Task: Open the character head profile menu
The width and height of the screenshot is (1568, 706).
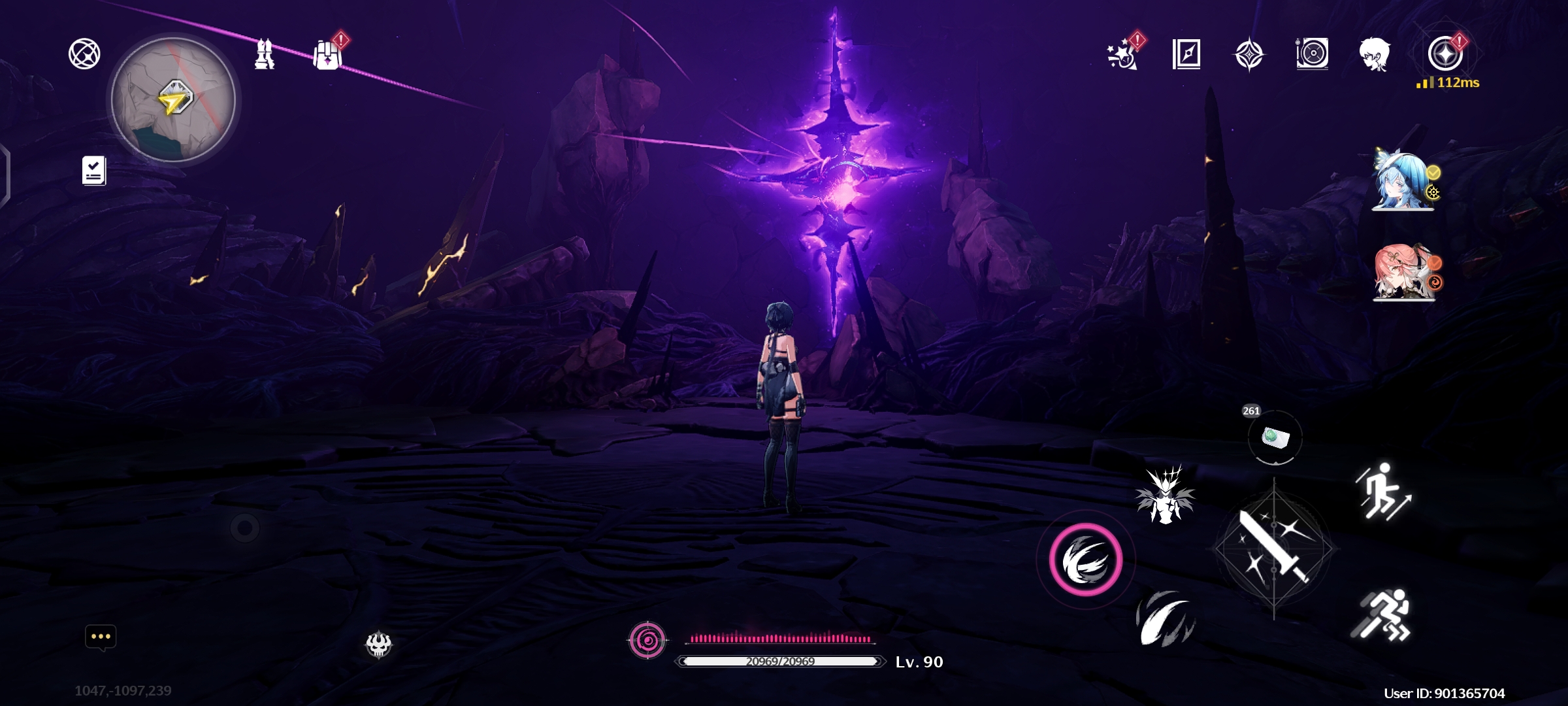Action: 1375,54
